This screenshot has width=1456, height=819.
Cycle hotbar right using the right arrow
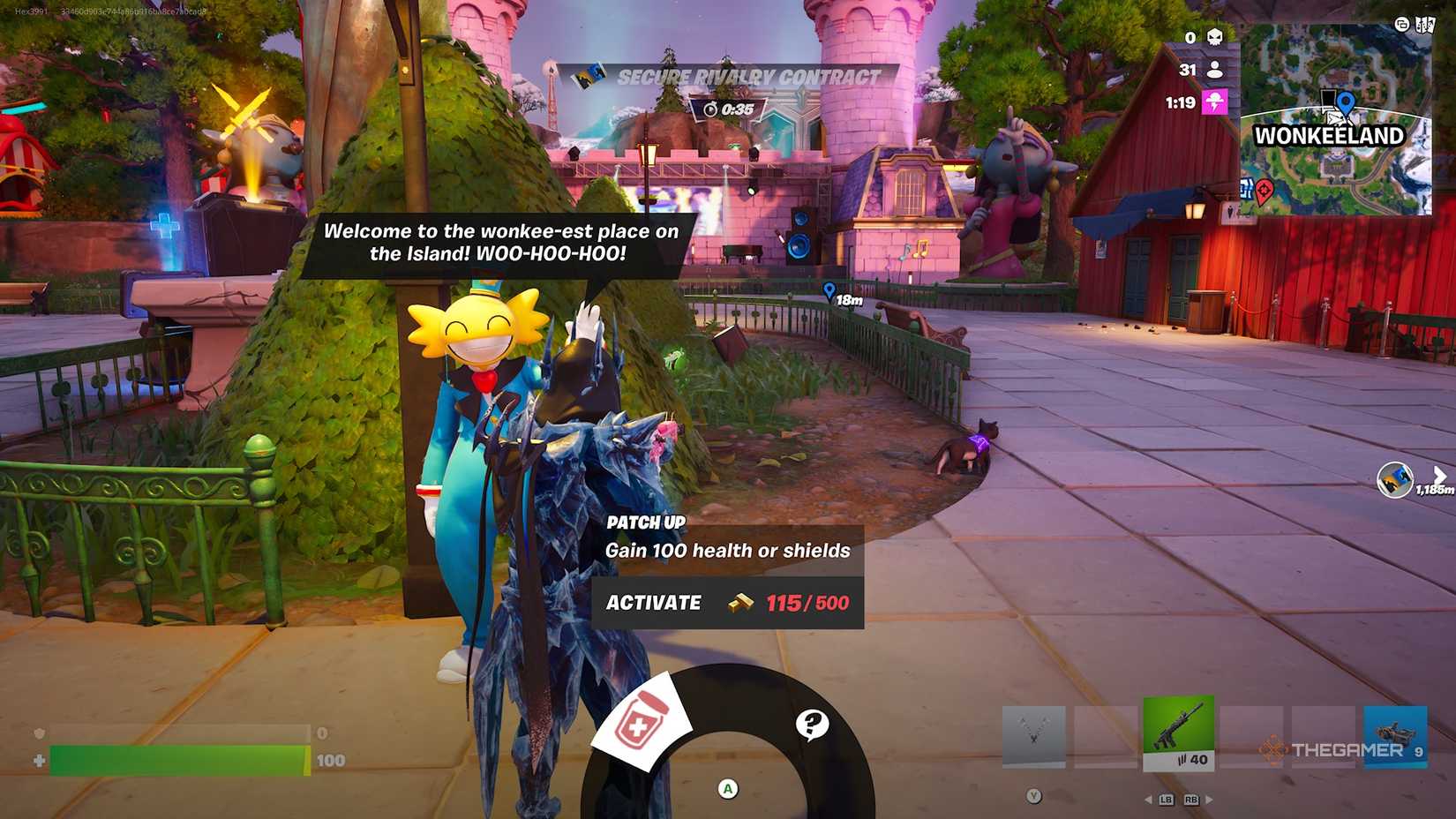click(x=1211, y=800)
